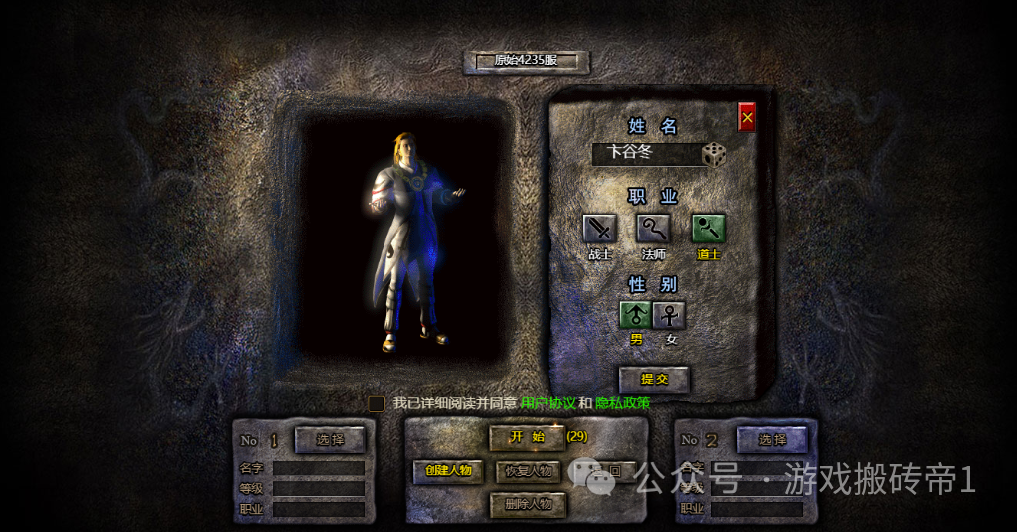Open the 隐私政策 privacy policy link
Screen dimensions: 1017x532
coord(623,403)
